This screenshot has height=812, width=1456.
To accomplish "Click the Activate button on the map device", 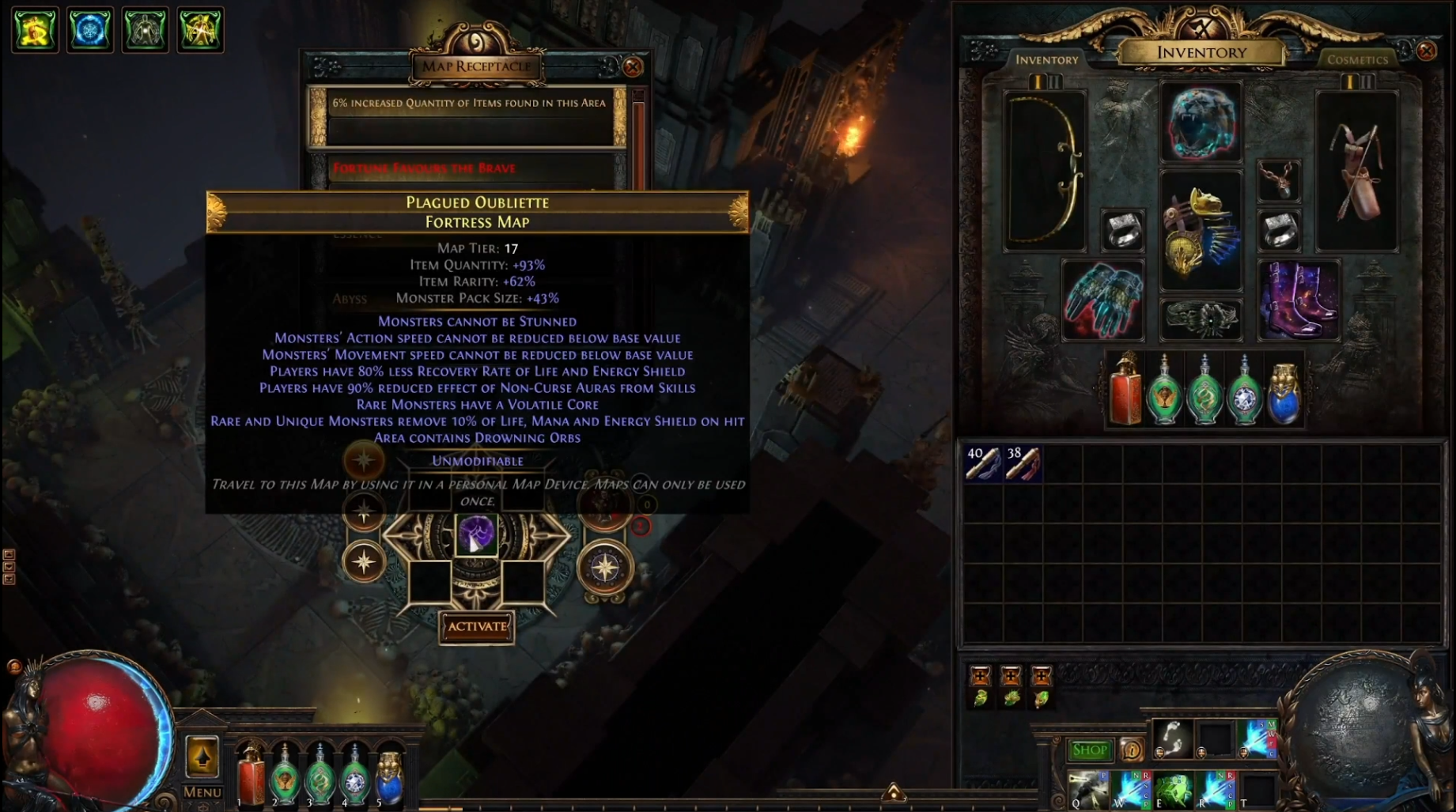I will coord(477,627).
